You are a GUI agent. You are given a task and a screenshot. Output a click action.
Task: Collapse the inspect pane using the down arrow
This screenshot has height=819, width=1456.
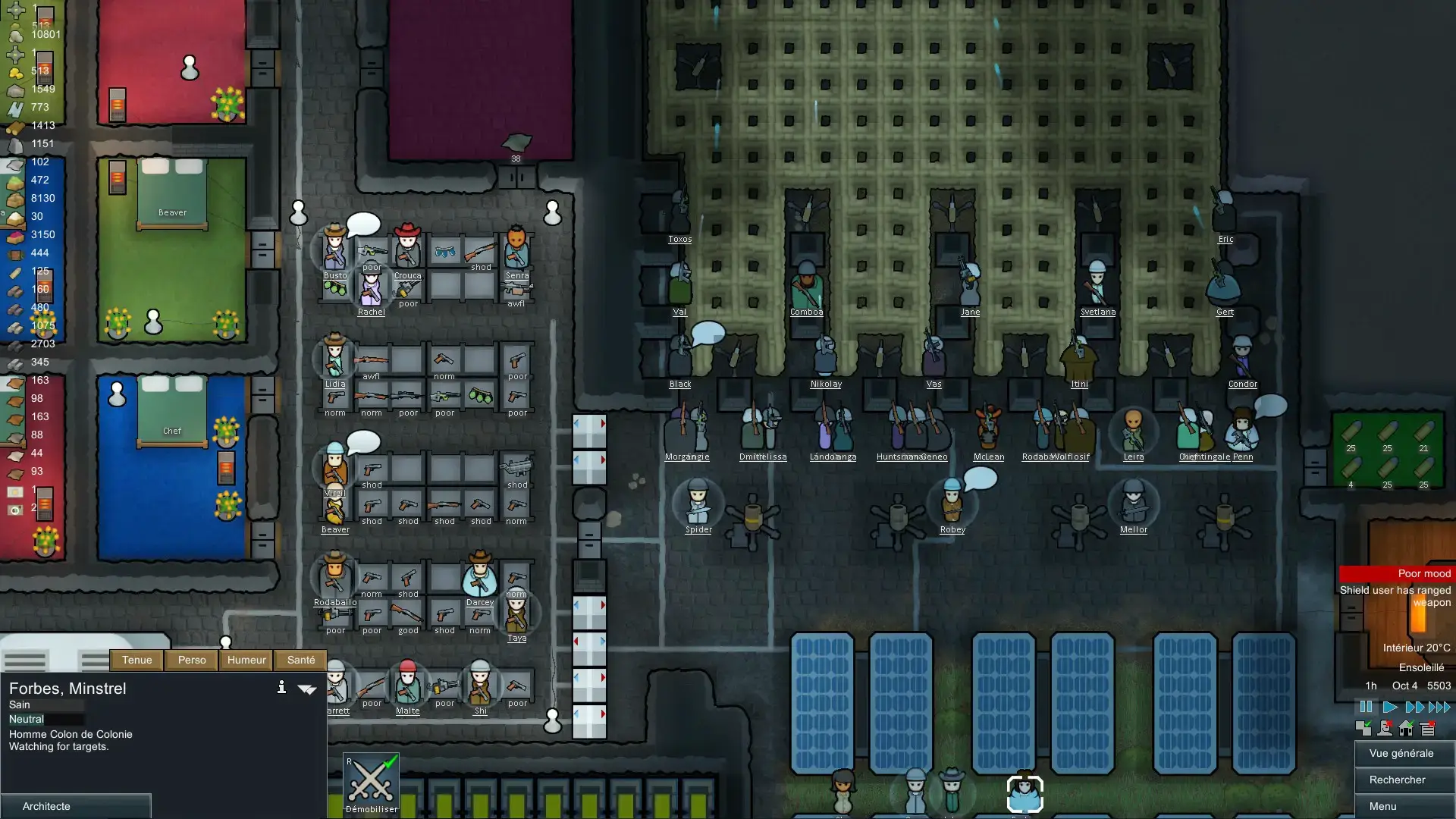point(308,689)
